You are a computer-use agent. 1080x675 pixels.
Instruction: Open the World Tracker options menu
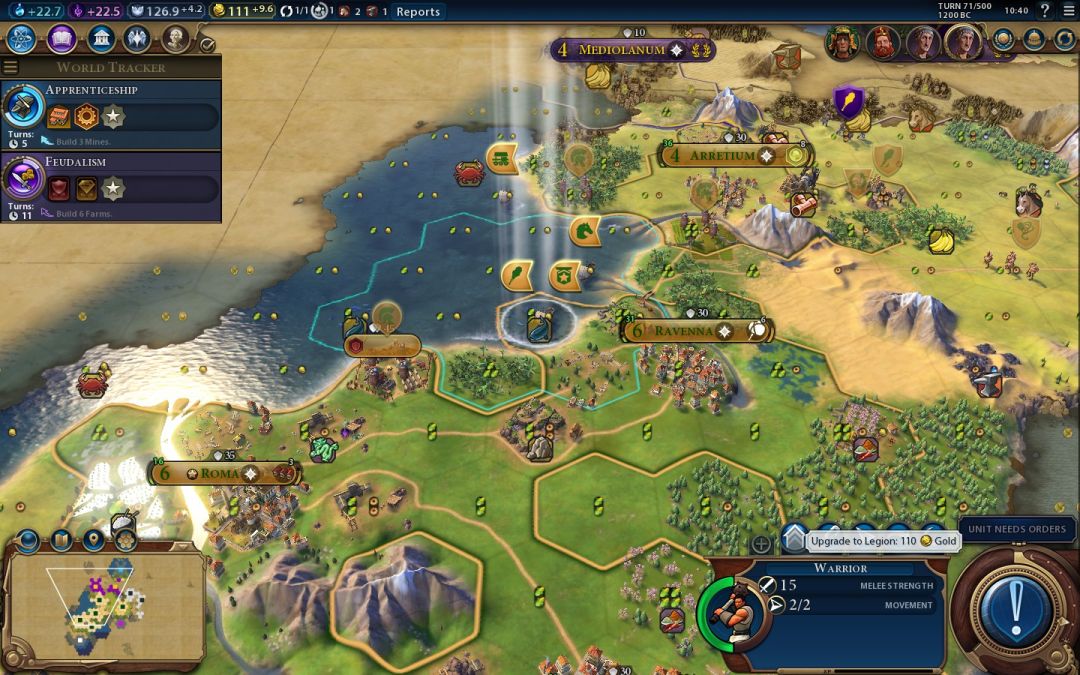click(11, 67)
